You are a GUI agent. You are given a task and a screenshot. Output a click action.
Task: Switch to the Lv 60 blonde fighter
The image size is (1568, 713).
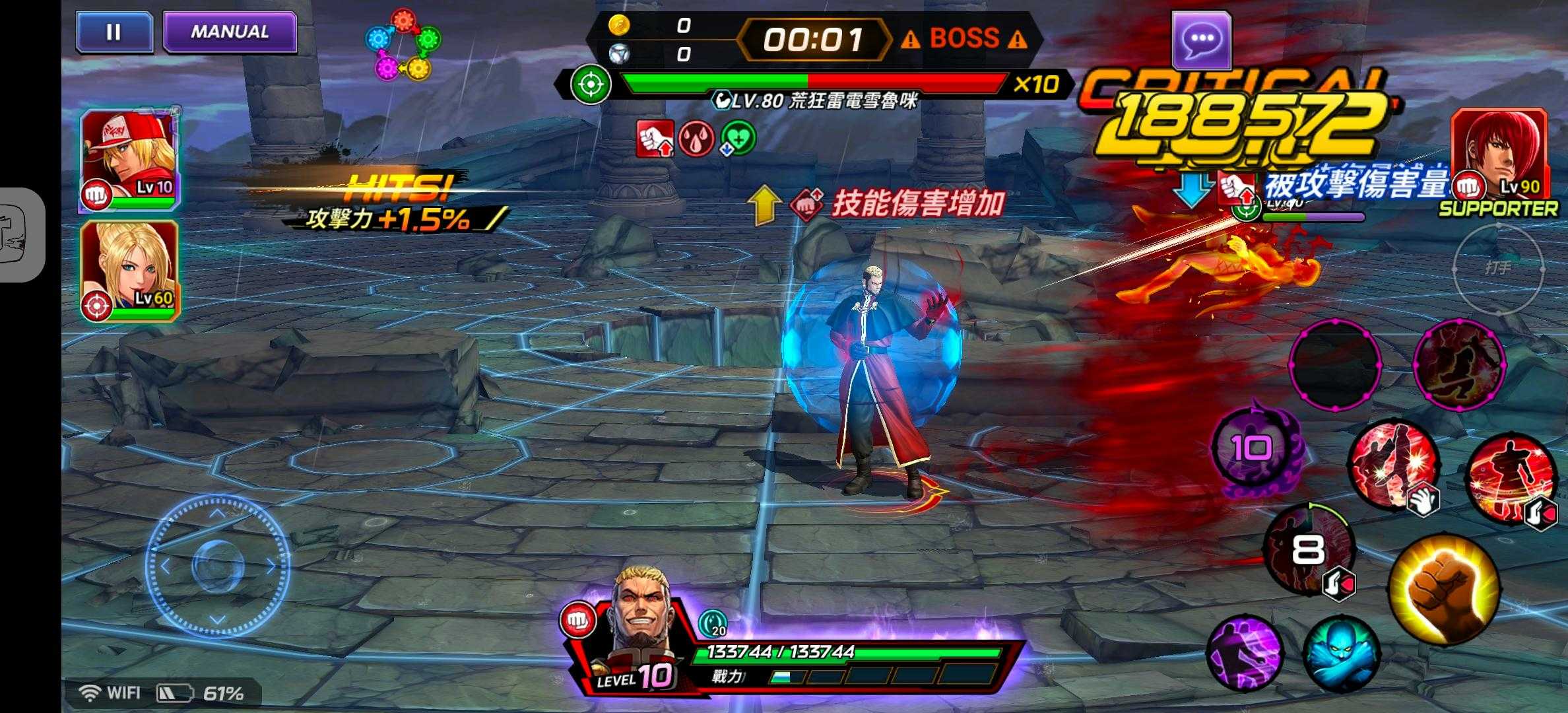click(129, 271)
